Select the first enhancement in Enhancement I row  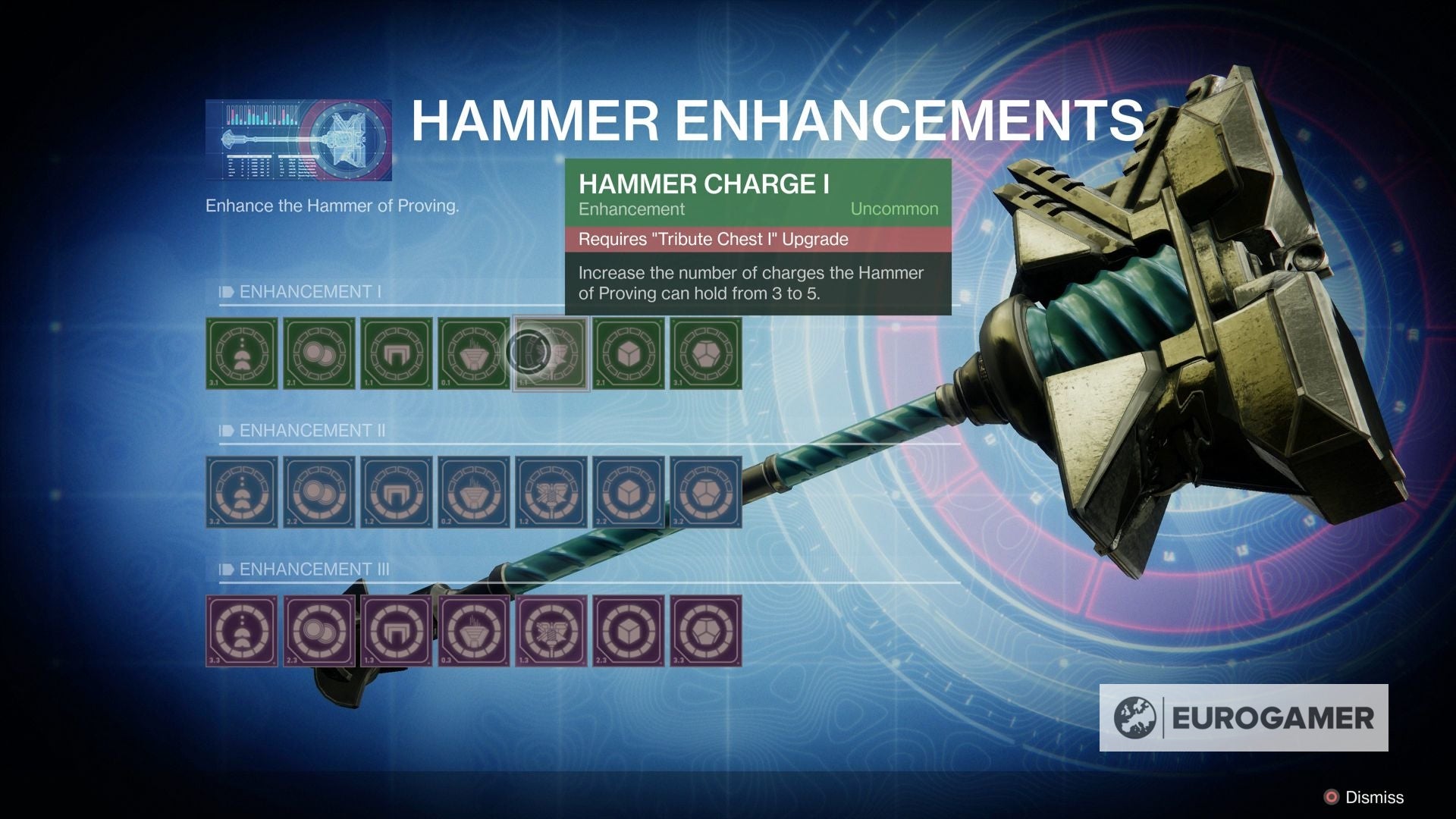point(241,353)
